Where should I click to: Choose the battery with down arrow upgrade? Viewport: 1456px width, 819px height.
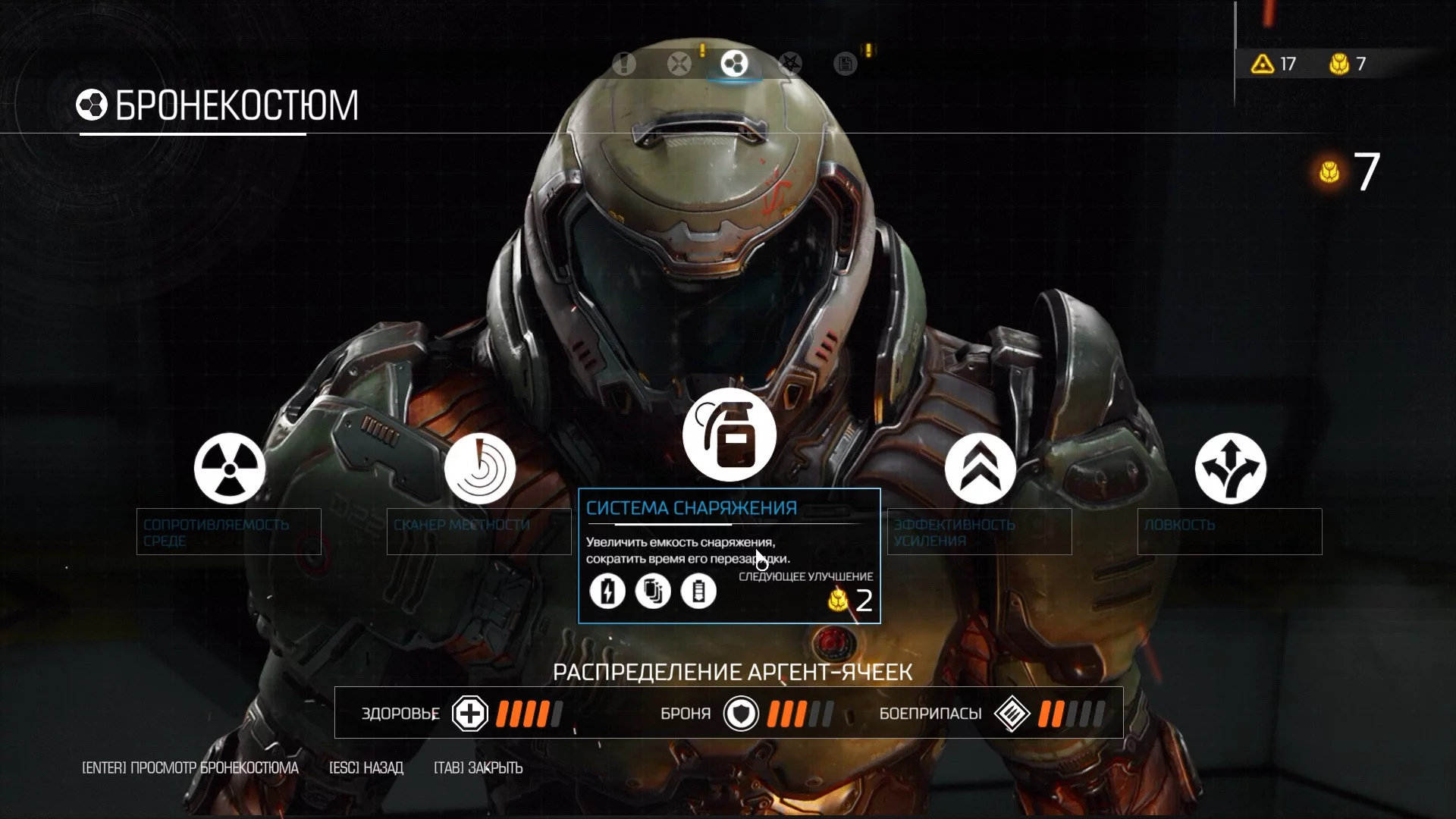pos(698,591)
